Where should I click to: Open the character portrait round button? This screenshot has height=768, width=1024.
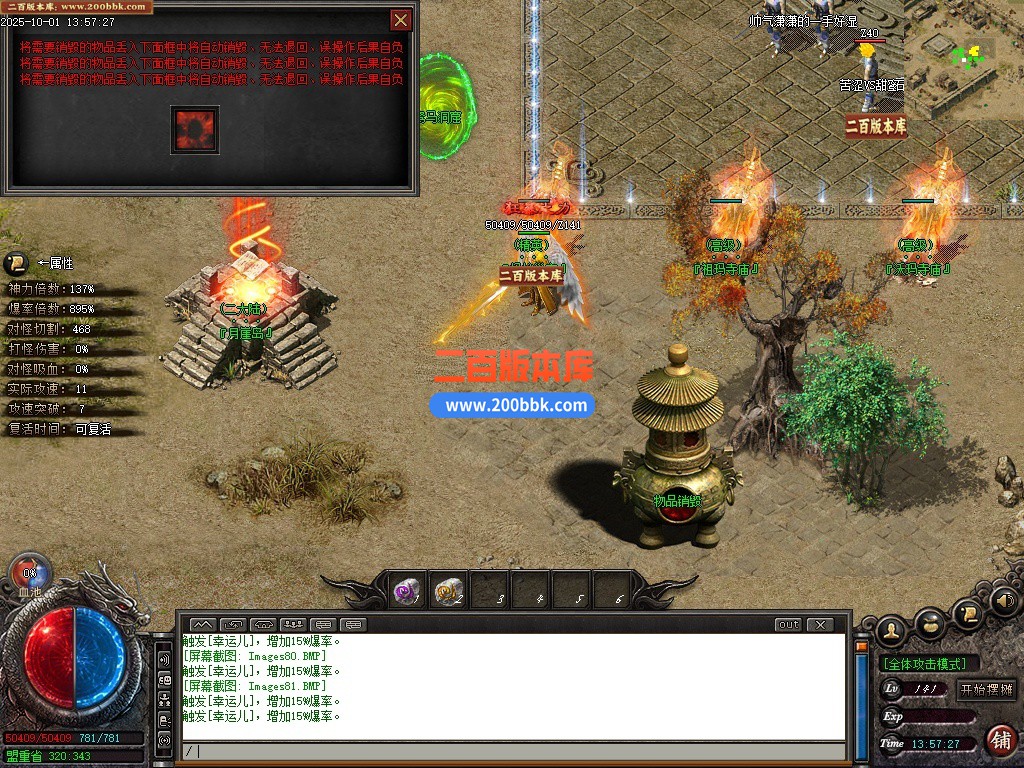click(x=891, y=630)
